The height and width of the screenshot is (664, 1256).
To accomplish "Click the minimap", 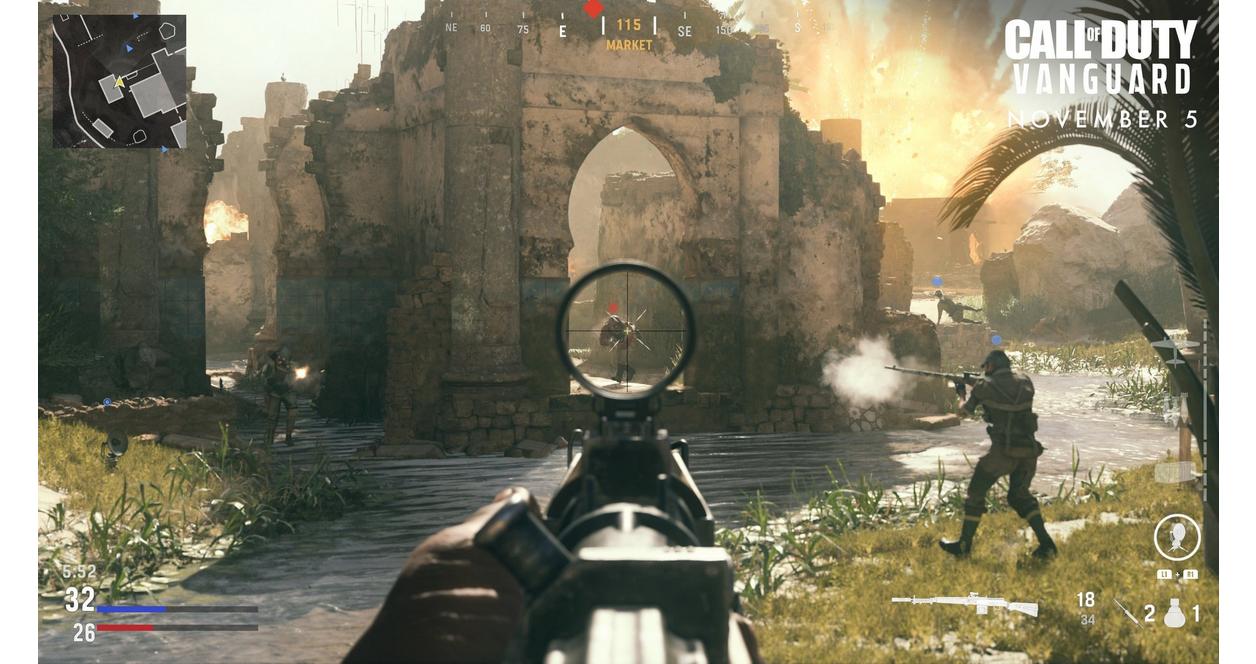I will pyautogui.click(x=119, y=82).
